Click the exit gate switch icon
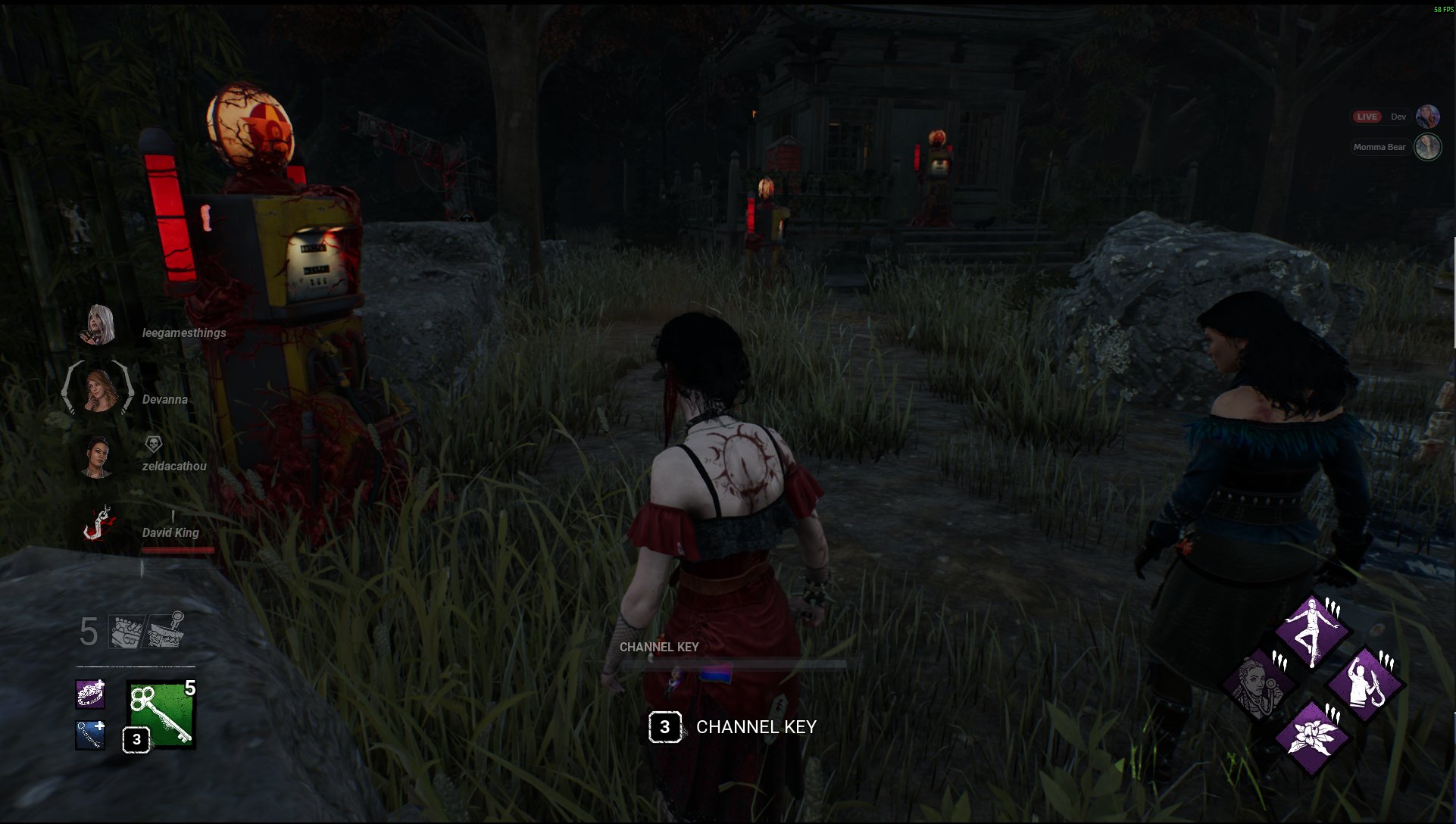Viewport: 1456px width, 824px height. 166,631
